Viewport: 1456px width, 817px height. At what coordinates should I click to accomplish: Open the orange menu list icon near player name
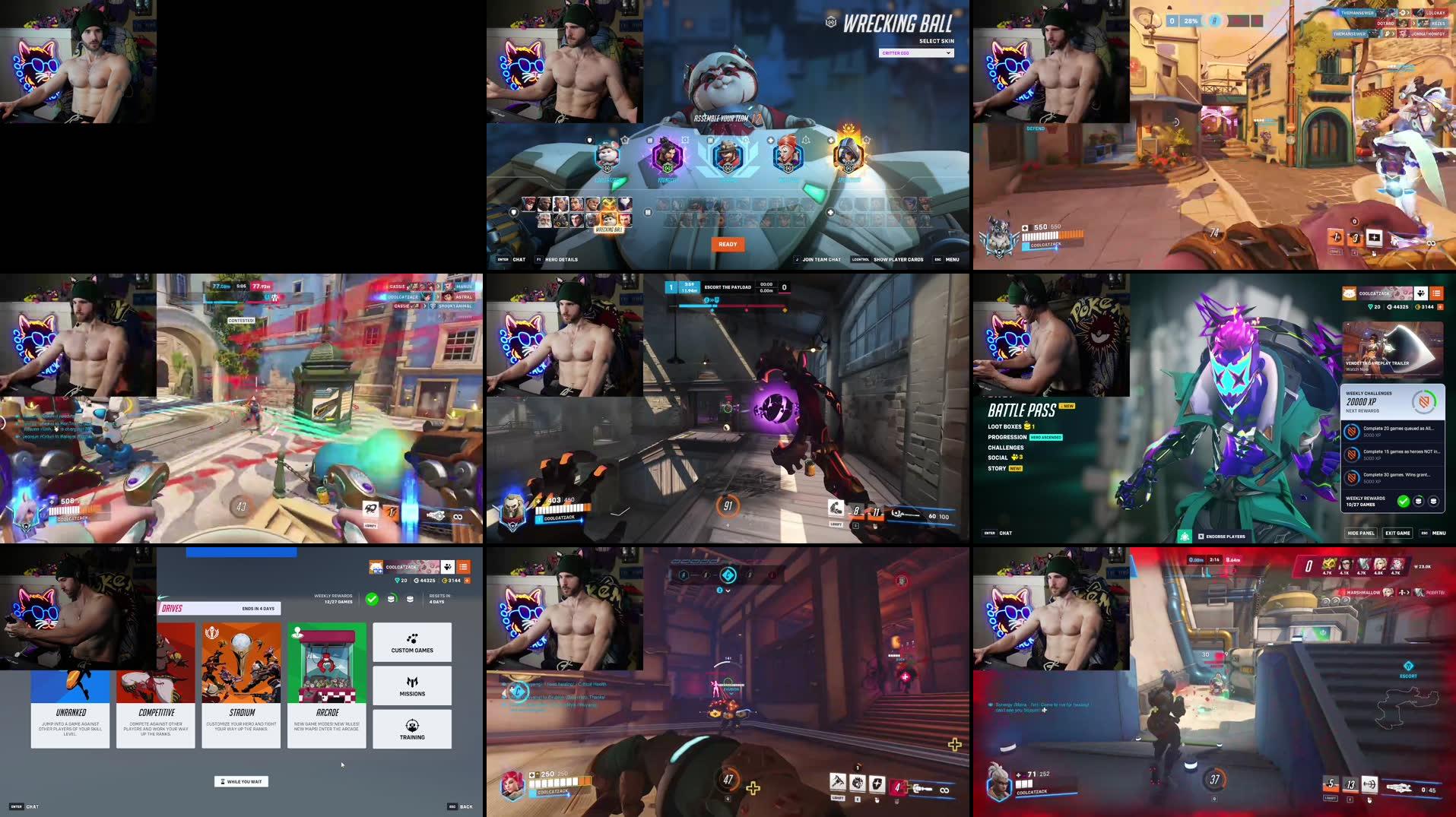tap(1438, 292)
